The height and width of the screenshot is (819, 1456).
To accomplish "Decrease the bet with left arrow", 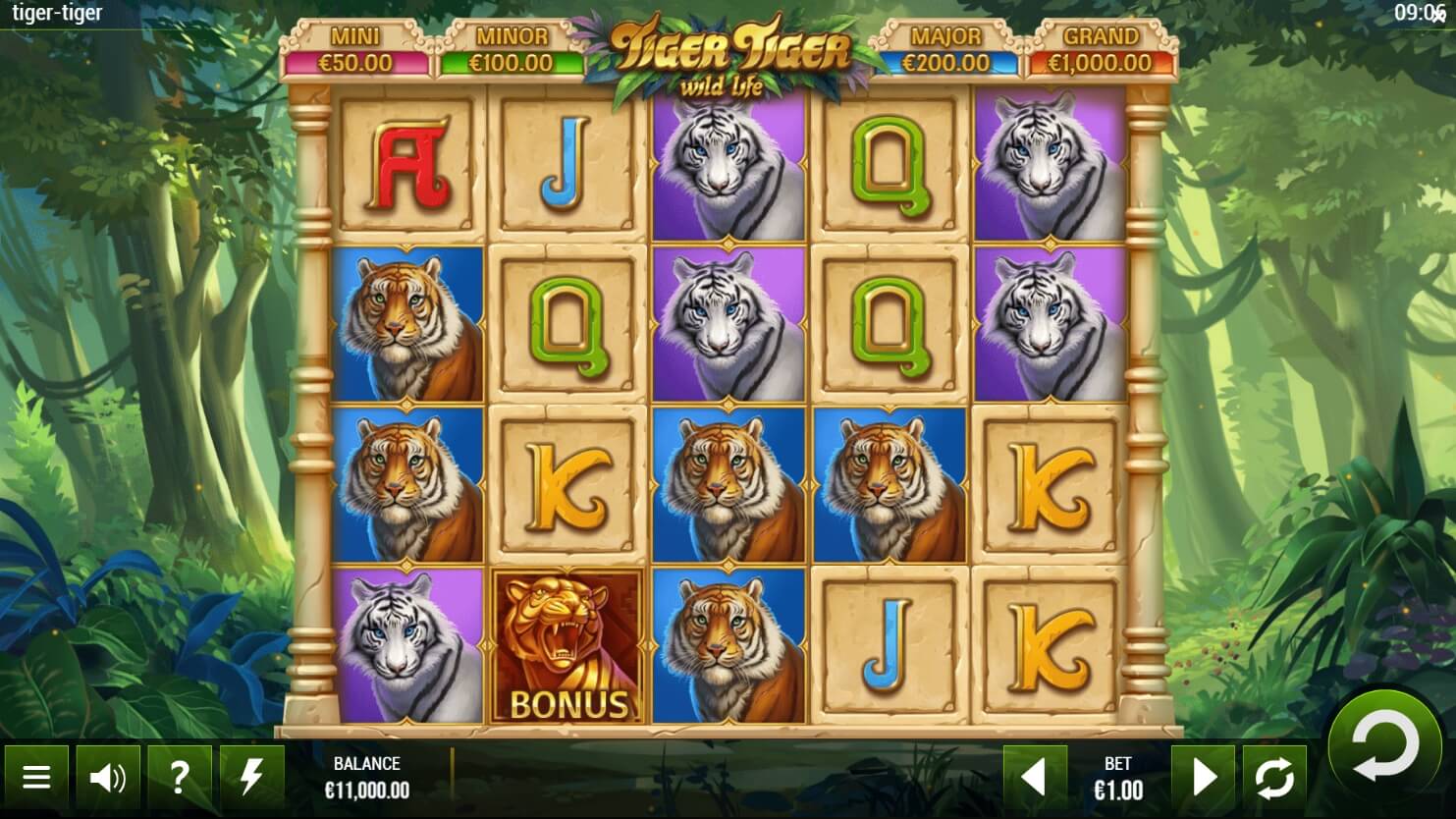I will tap(1035, 779).
